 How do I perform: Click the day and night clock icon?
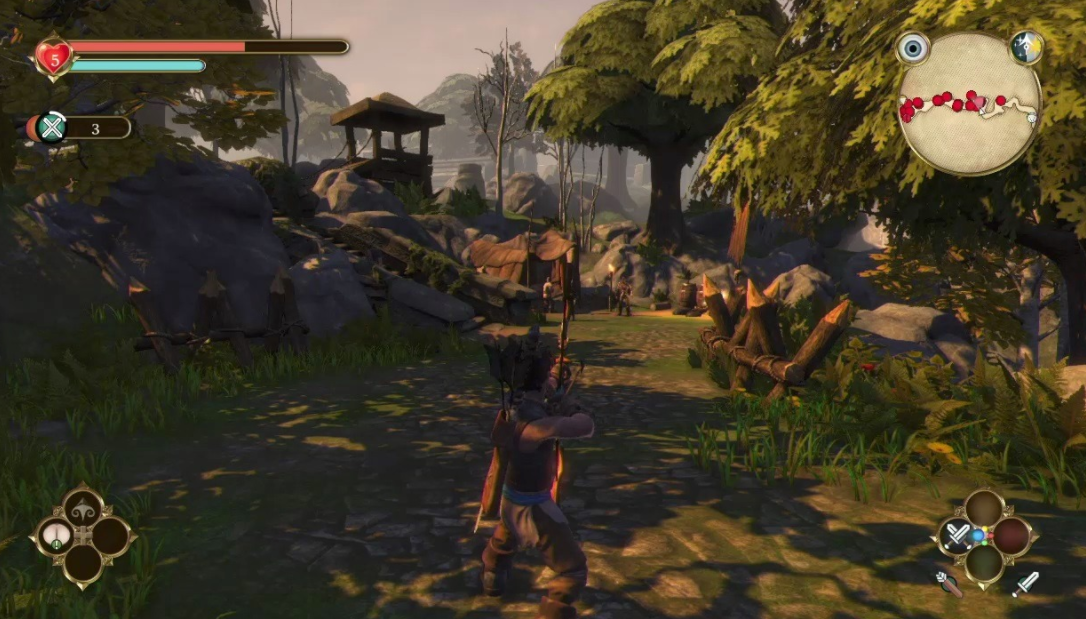1026,47
